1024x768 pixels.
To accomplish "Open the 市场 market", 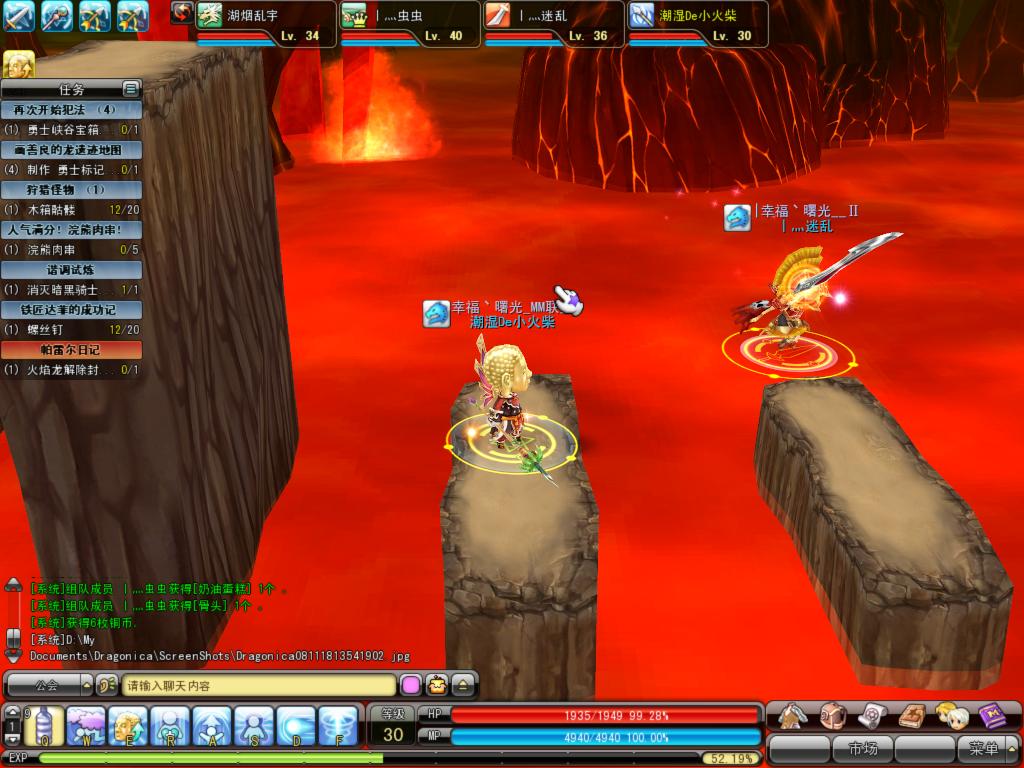I will pyautogui.click(x=862, y=748).
